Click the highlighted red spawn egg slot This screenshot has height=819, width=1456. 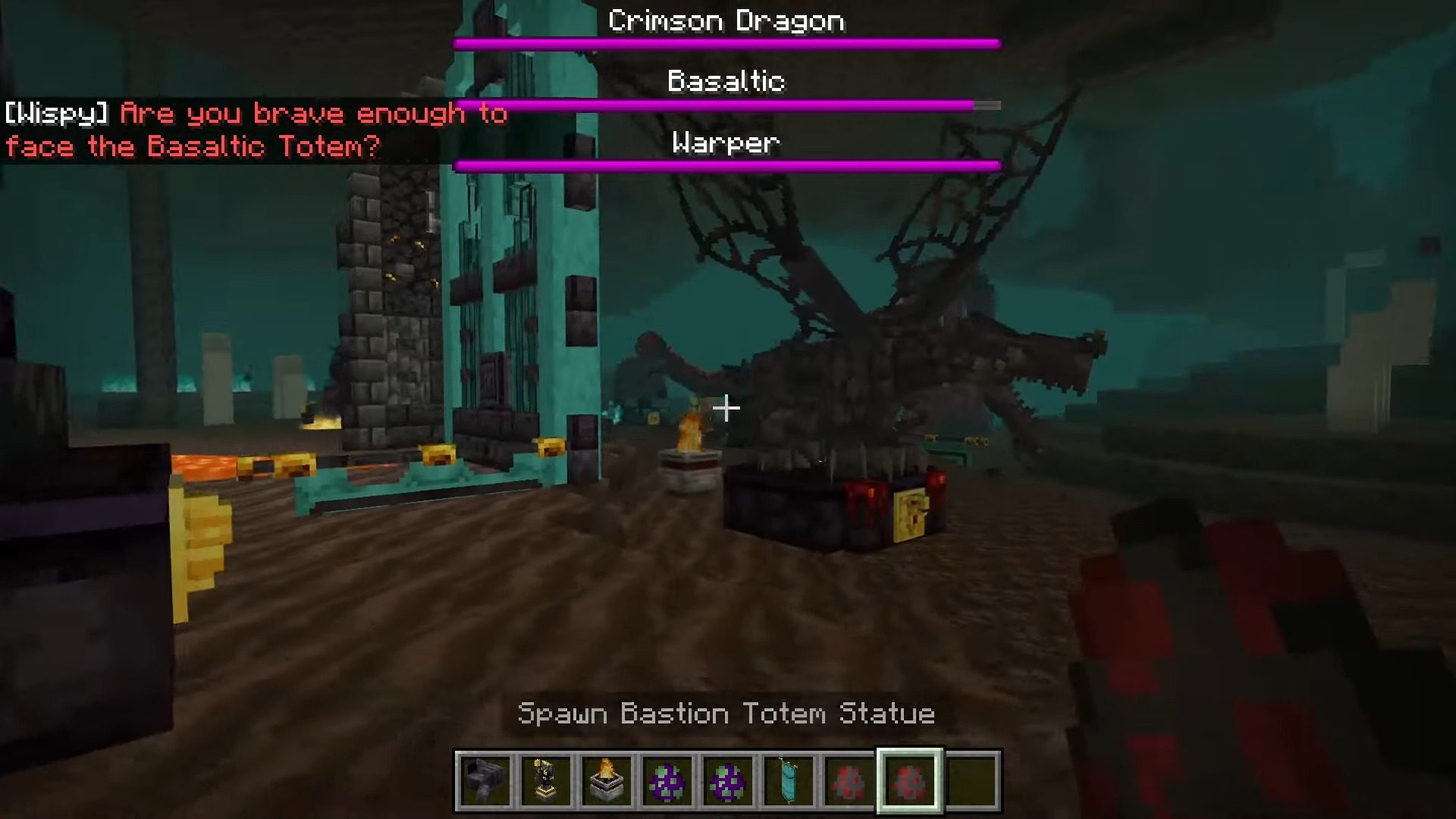909,781
